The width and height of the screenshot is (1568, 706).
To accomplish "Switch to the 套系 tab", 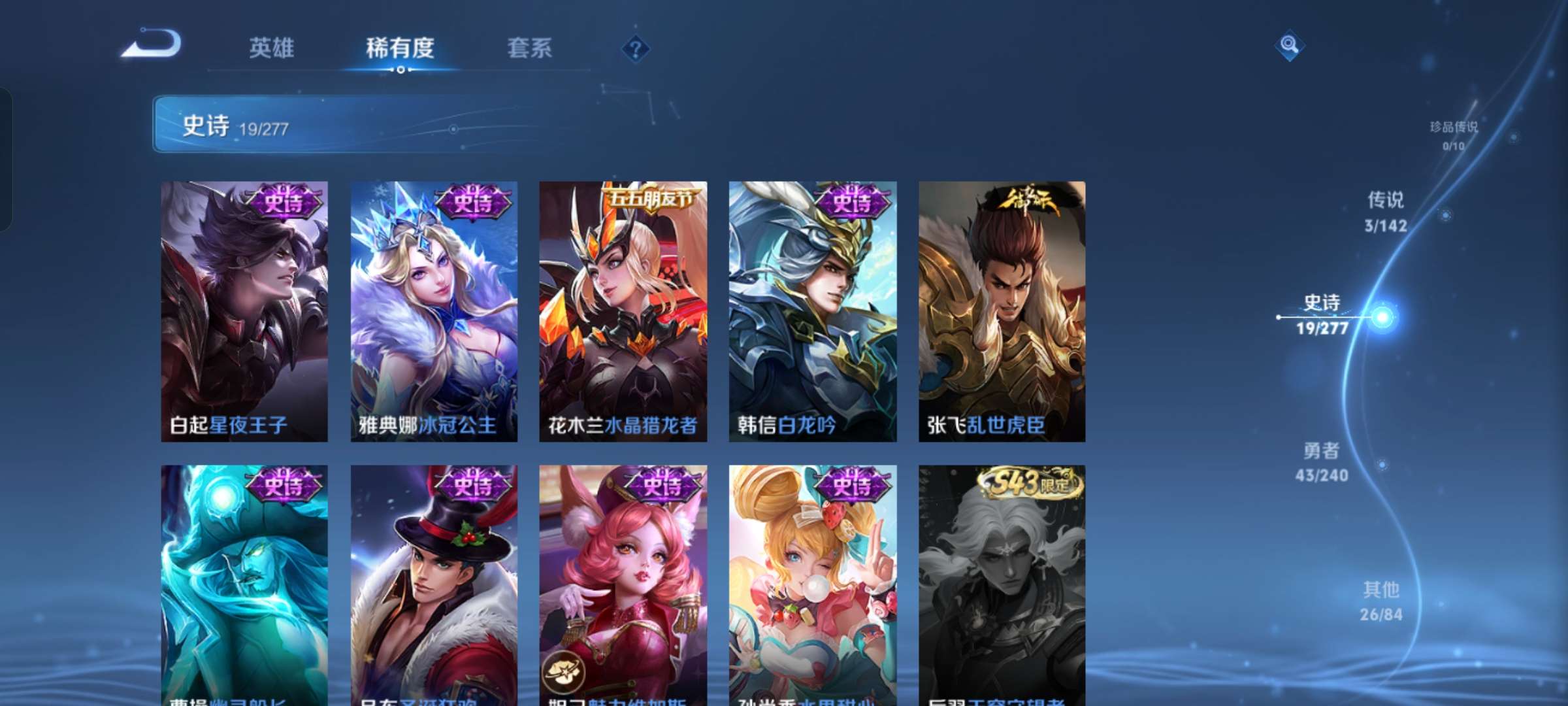I will [x=529, y=48].
